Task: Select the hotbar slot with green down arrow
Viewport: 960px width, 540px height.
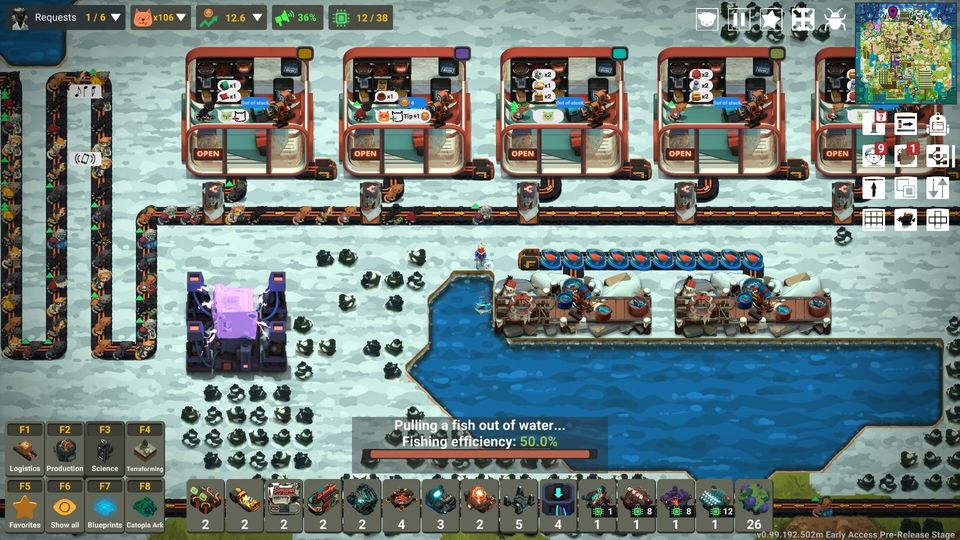Action: [x=558, y=503]
